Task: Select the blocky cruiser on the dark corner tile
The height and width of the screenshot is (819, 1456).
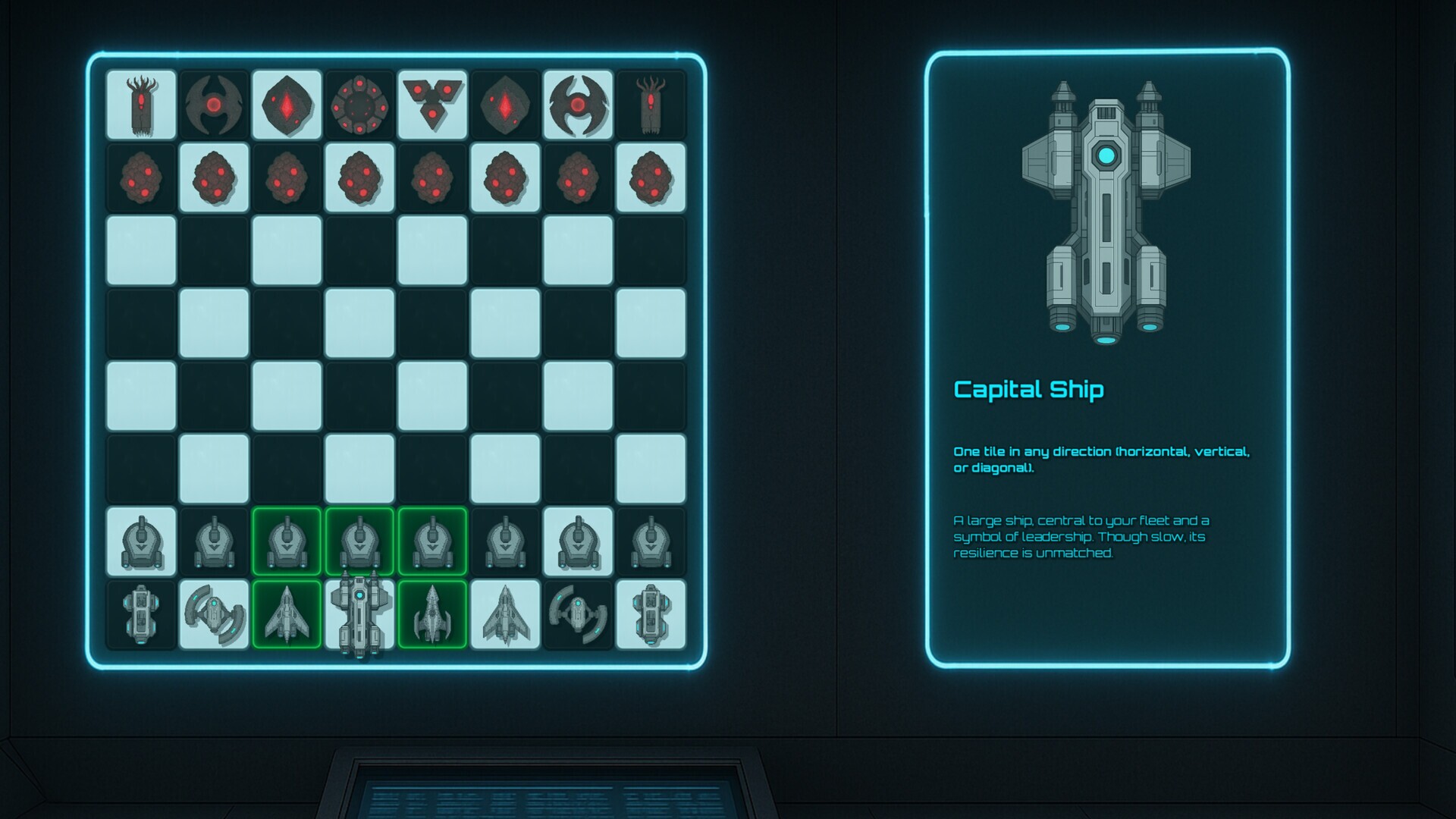Action: [x=141, y=615]
